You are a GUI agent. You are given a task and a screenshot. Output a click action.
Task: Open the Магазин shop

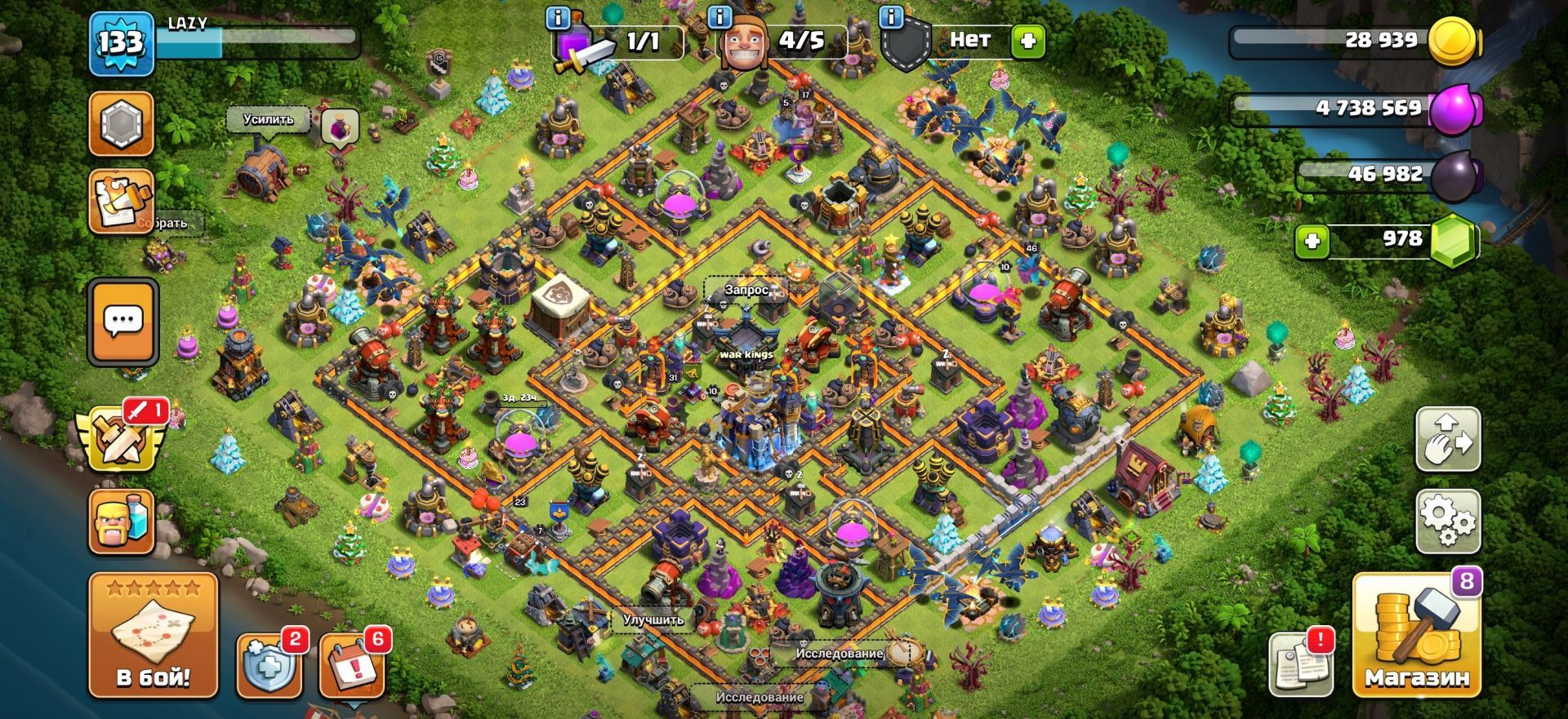[x=1416, y=636]
